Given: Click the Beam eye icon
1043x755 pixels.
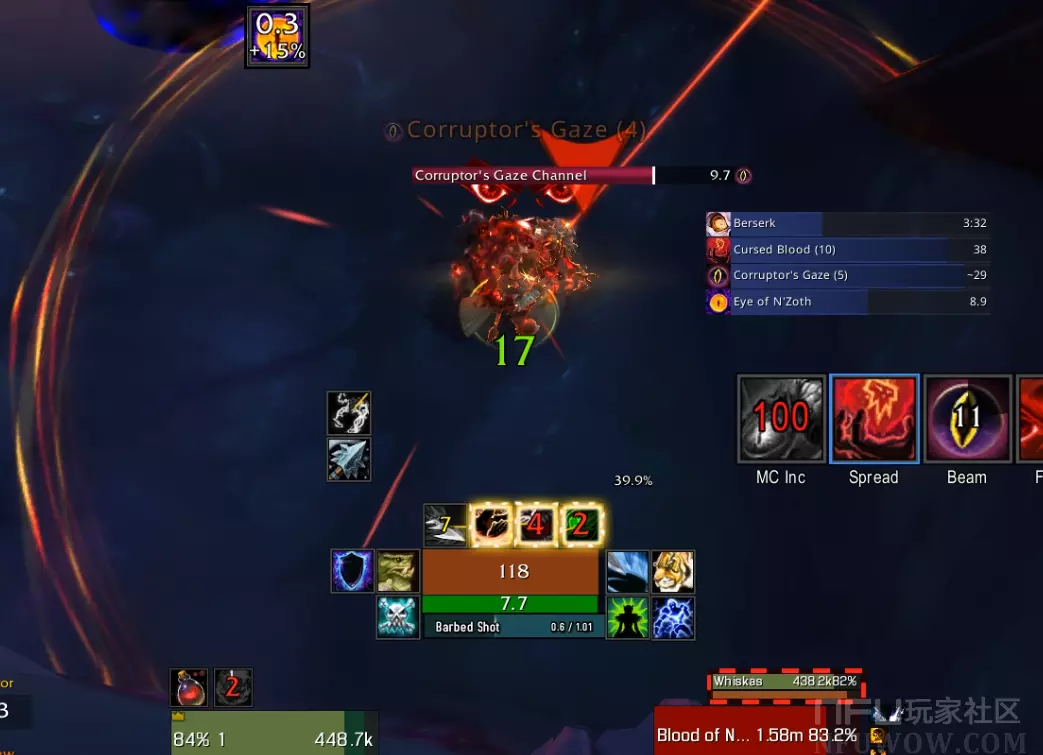Looking at the screenshot, I should pyautogui.click(x=967, y=419).
